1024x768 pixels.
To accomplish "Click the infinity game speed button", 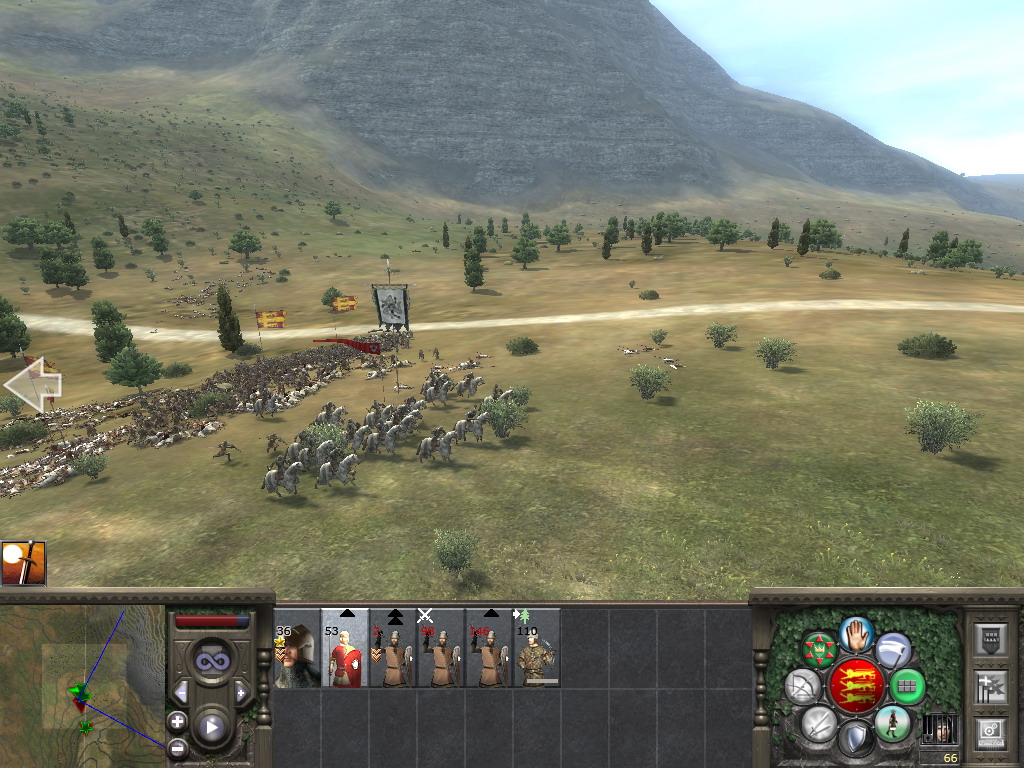I will coord(211,660).
